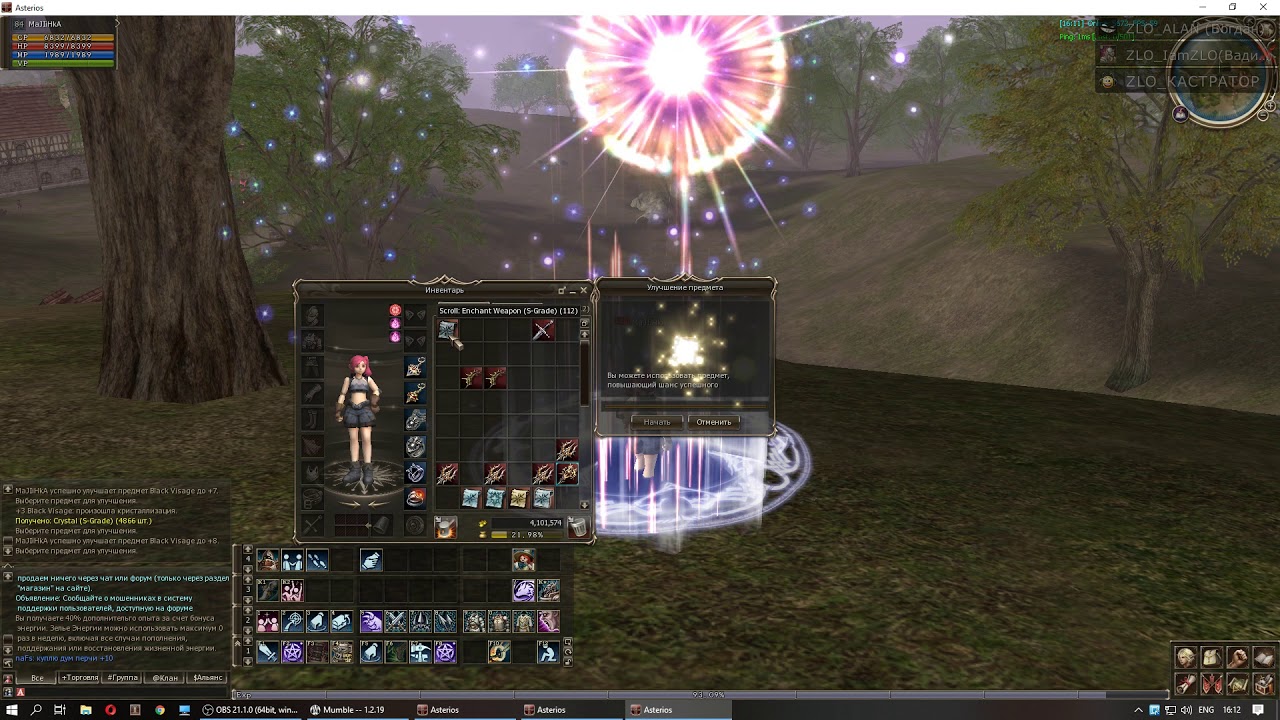Zoom out the minimap with minus button
The image size is (1280, 720).
click(1262, 116)
